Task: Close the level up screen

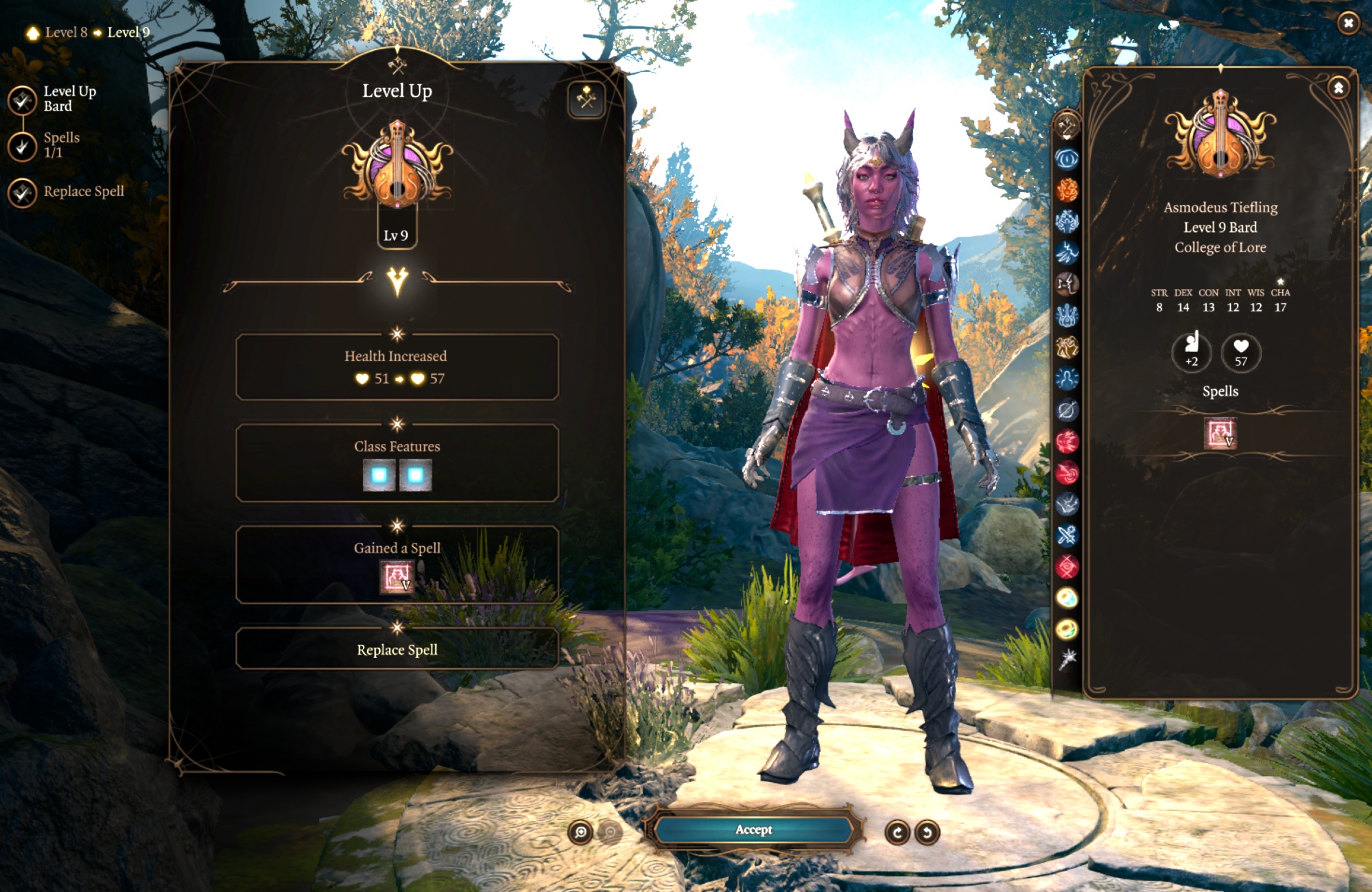Action: pos(1348,23)
